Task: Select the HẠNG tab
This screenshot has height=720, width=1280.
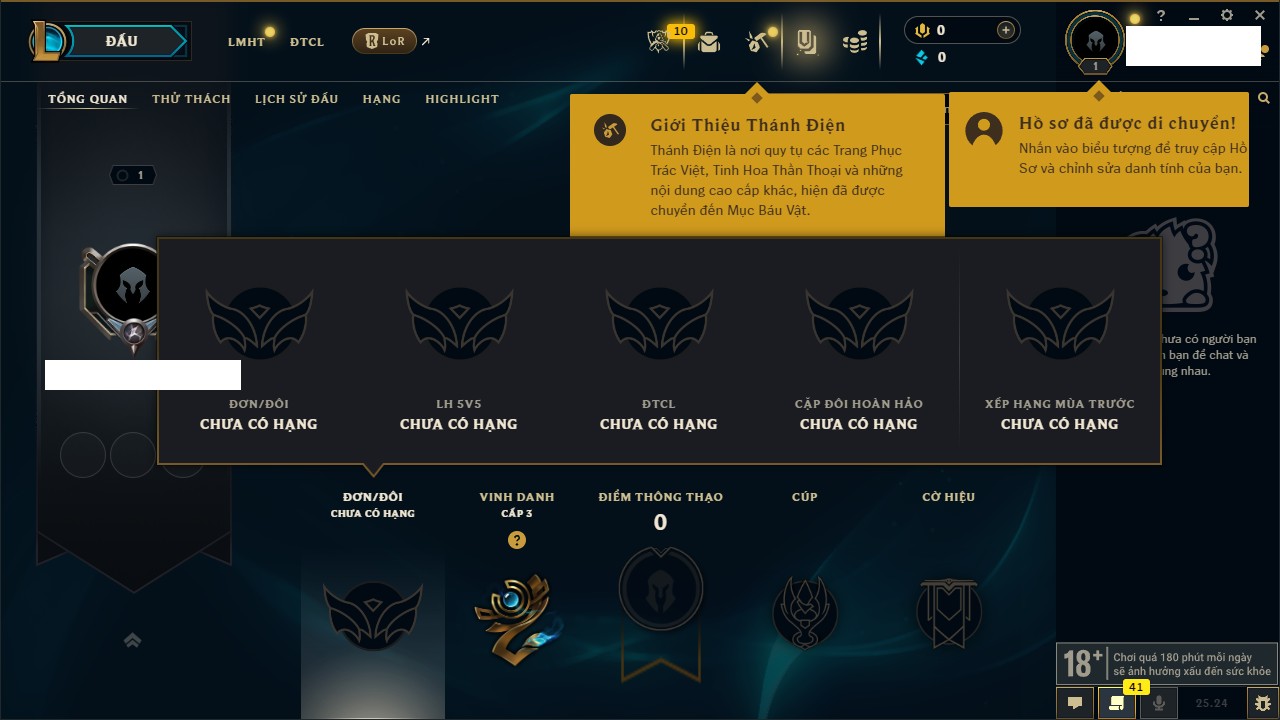Action: pyautogui.click(x=381, y=99)
